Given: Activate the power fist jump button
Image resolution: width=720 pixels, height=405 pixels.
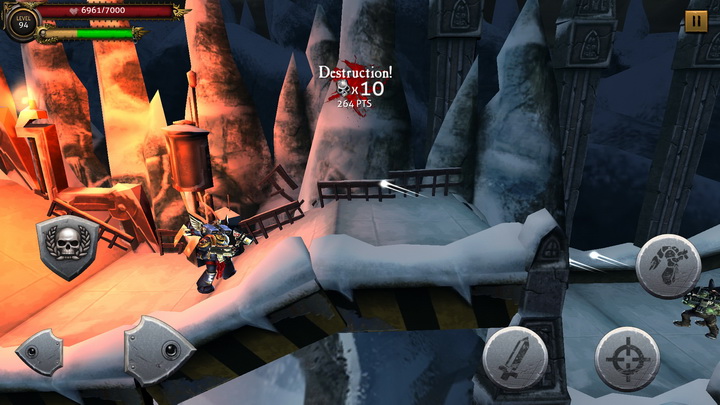Looking at the screenshot, I should (667, 266).
